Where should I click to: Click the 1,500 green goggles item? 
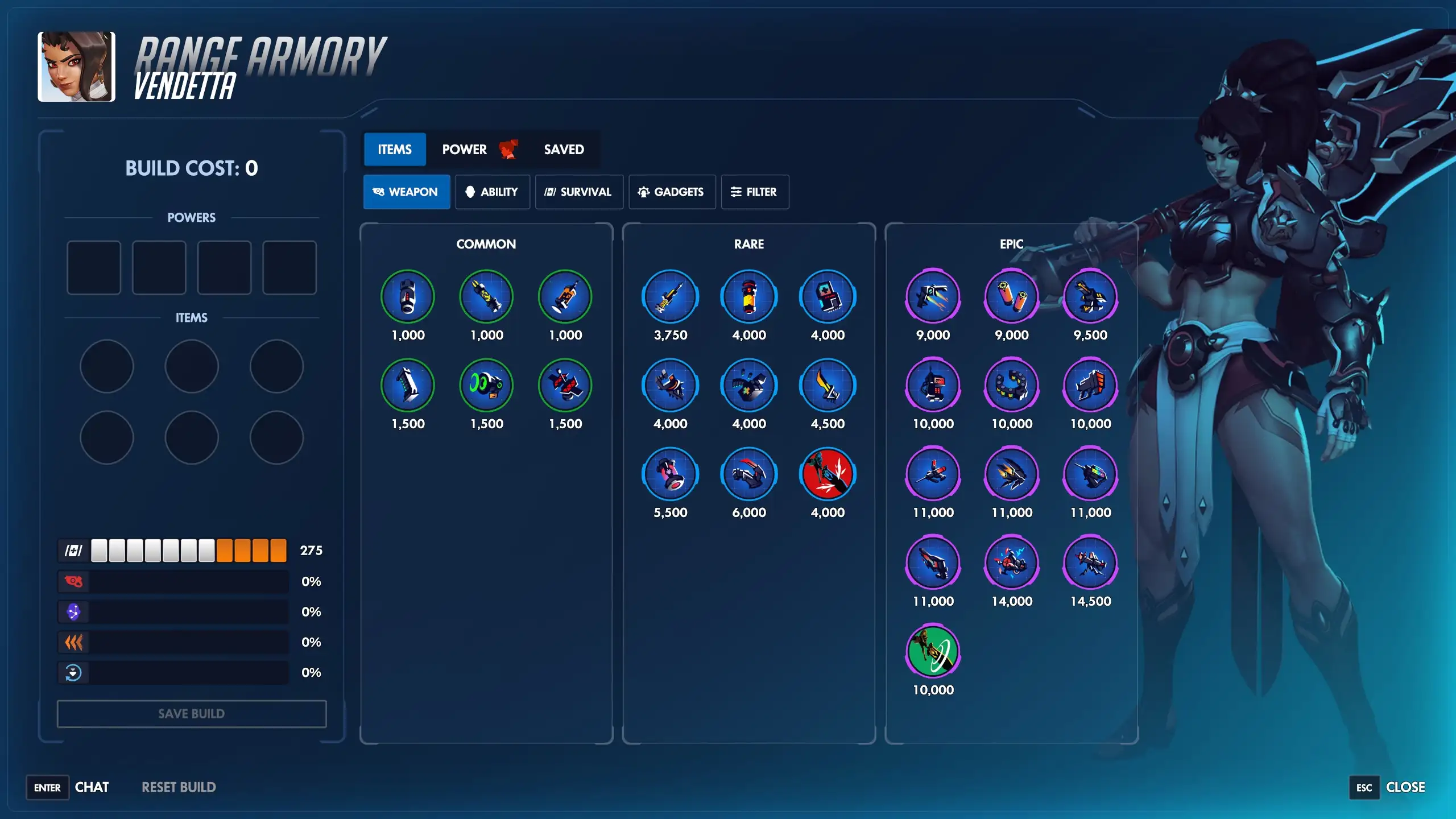click(x=486, y=385)
